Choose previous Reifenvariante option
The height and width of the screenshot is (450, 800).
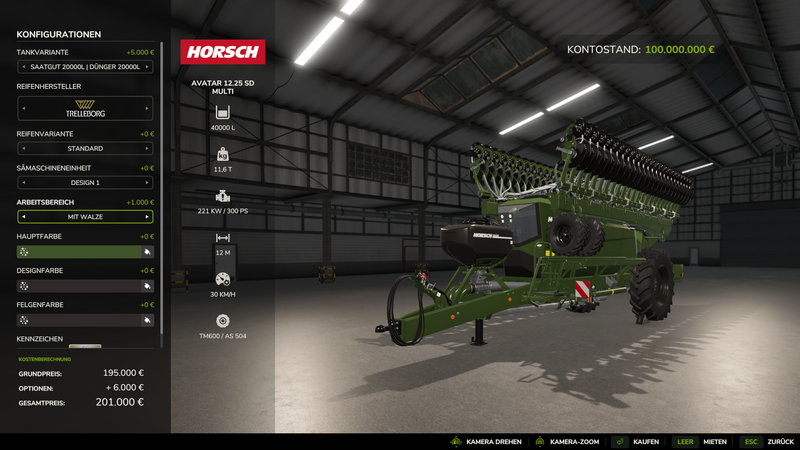coord(23,149)
